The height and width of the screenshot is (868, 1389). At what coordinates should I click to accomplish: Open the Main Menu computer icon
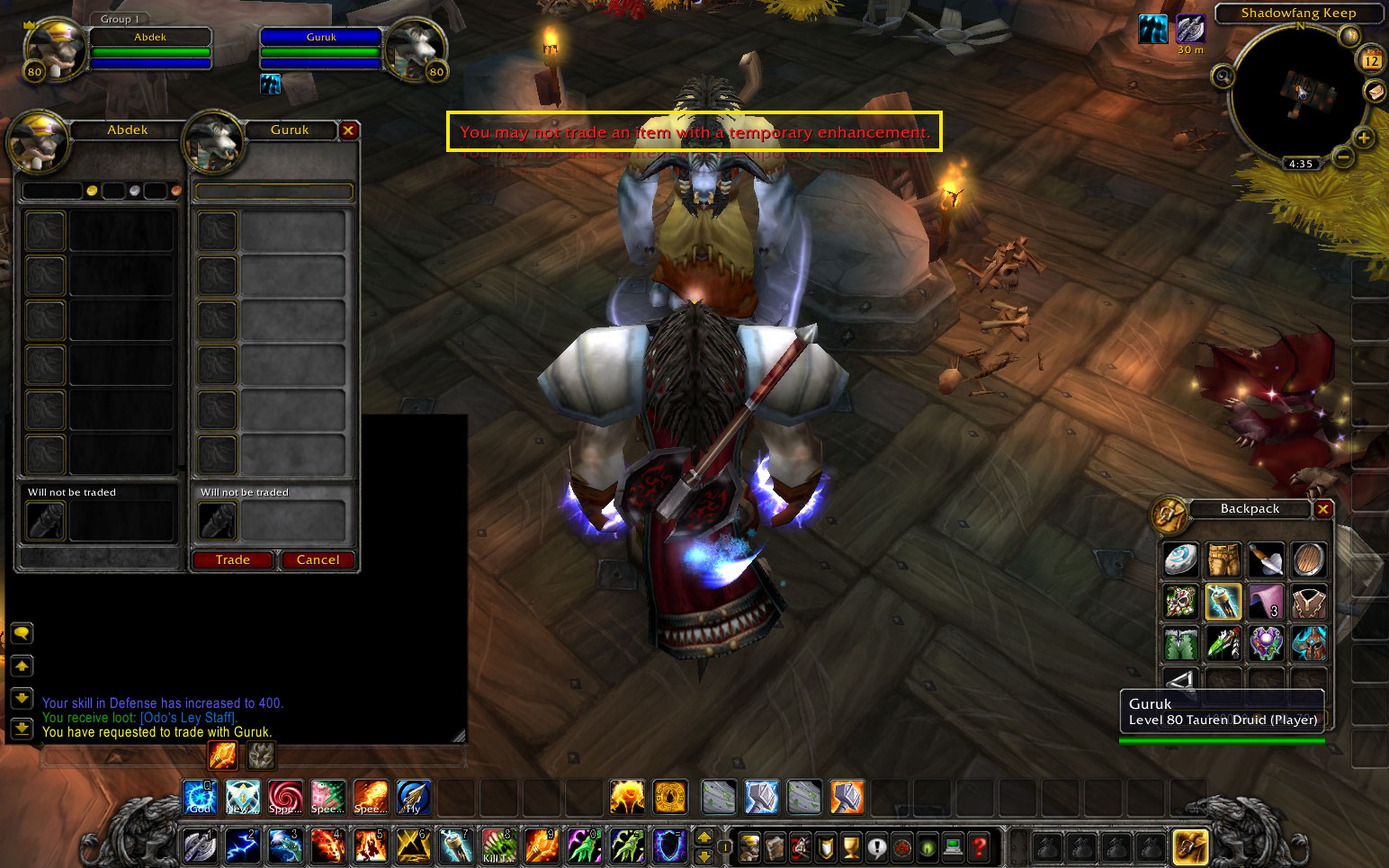[952, 847]
